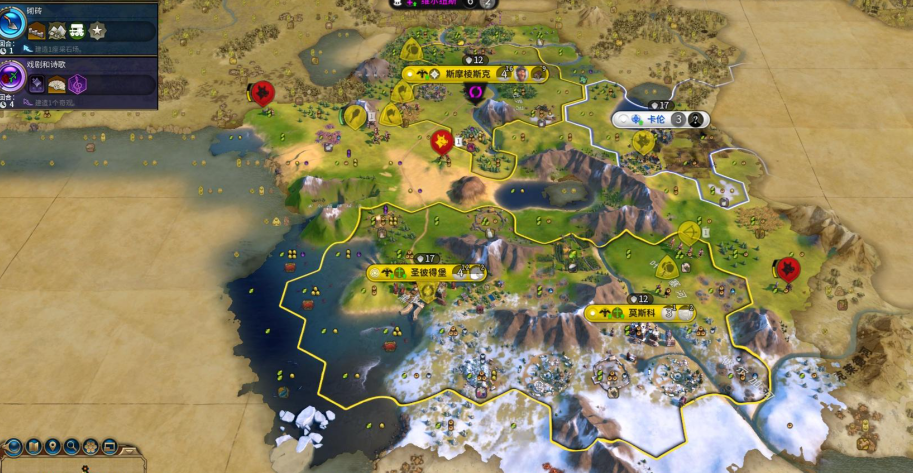Viewport: 913px width, 473px height.
Task: Open the map lens options
Action: [32, 446]
